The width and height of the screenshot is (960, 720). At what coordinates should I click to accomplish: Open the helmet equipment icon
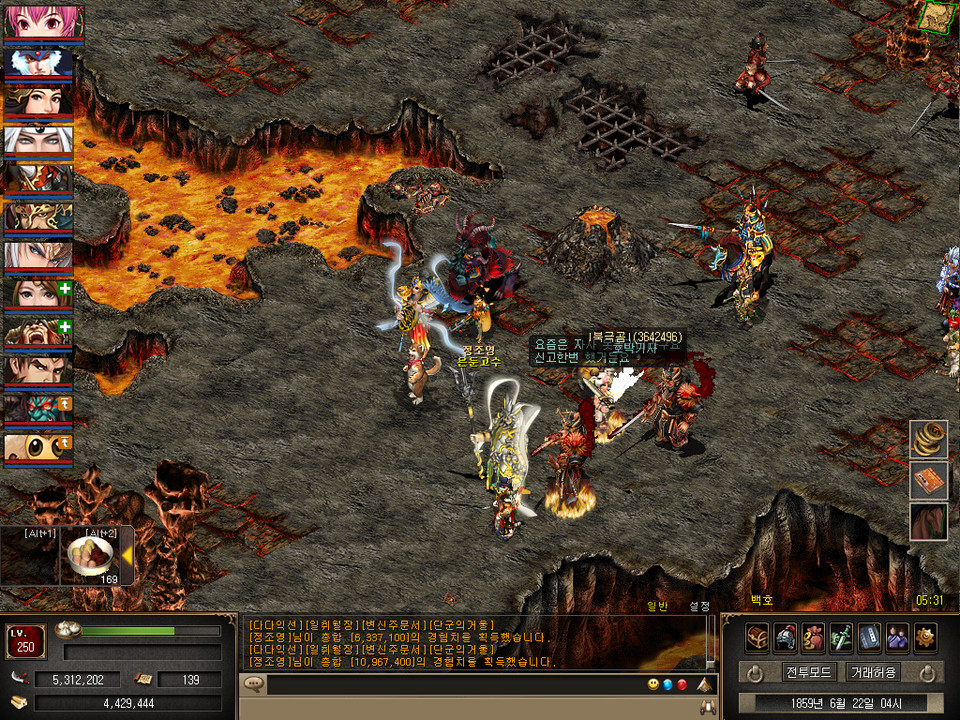(785, 637)
